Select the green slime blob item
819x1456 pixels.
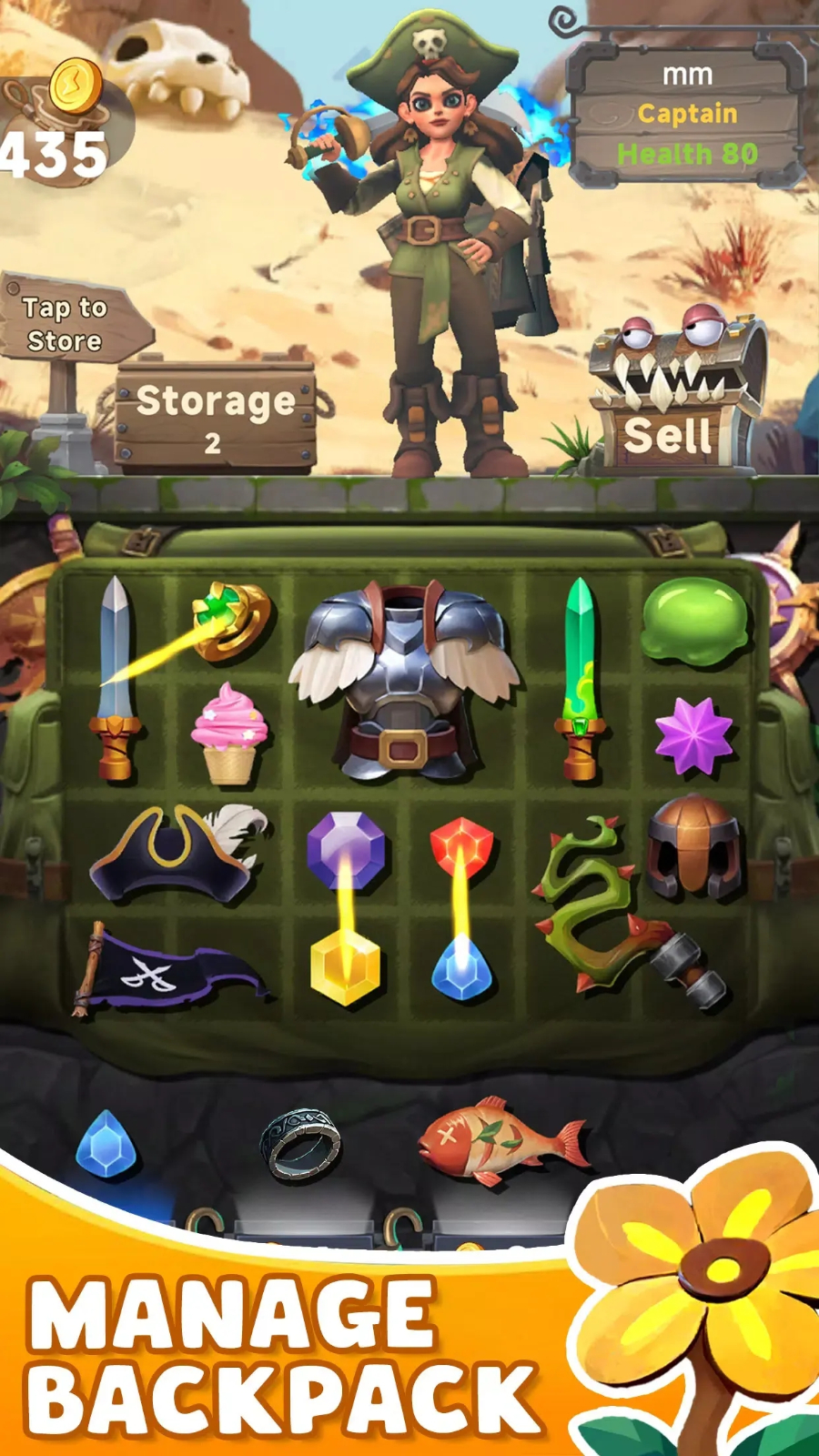click(x=694, y=619)
